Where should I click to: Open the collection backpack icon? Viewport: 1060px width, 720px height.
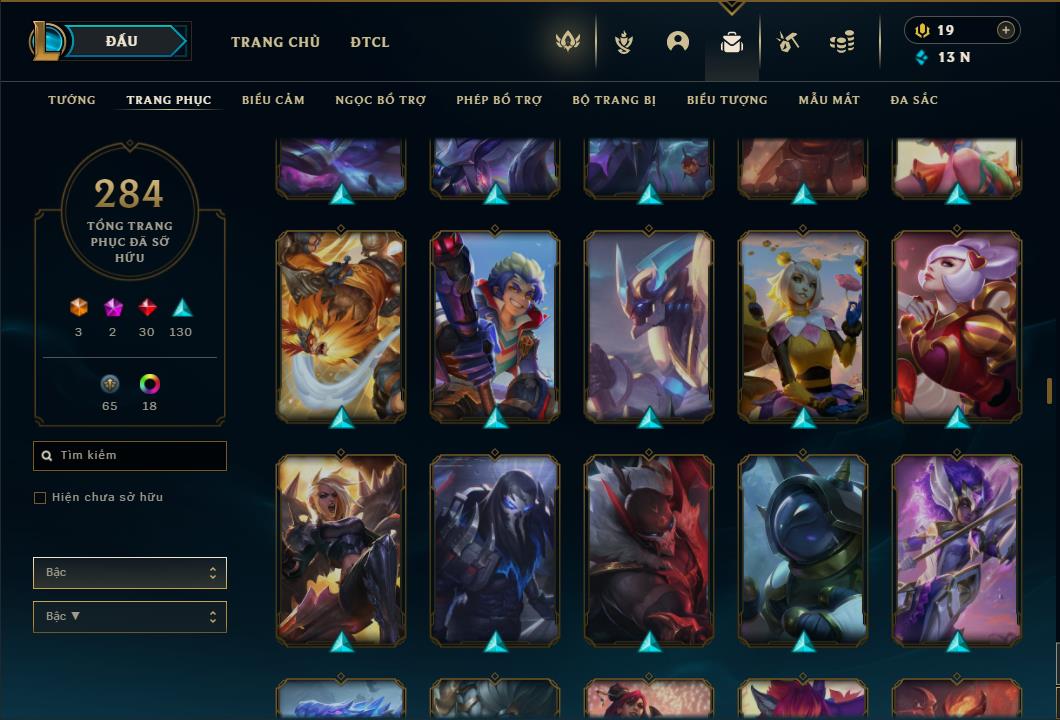(x=732, y=42)
